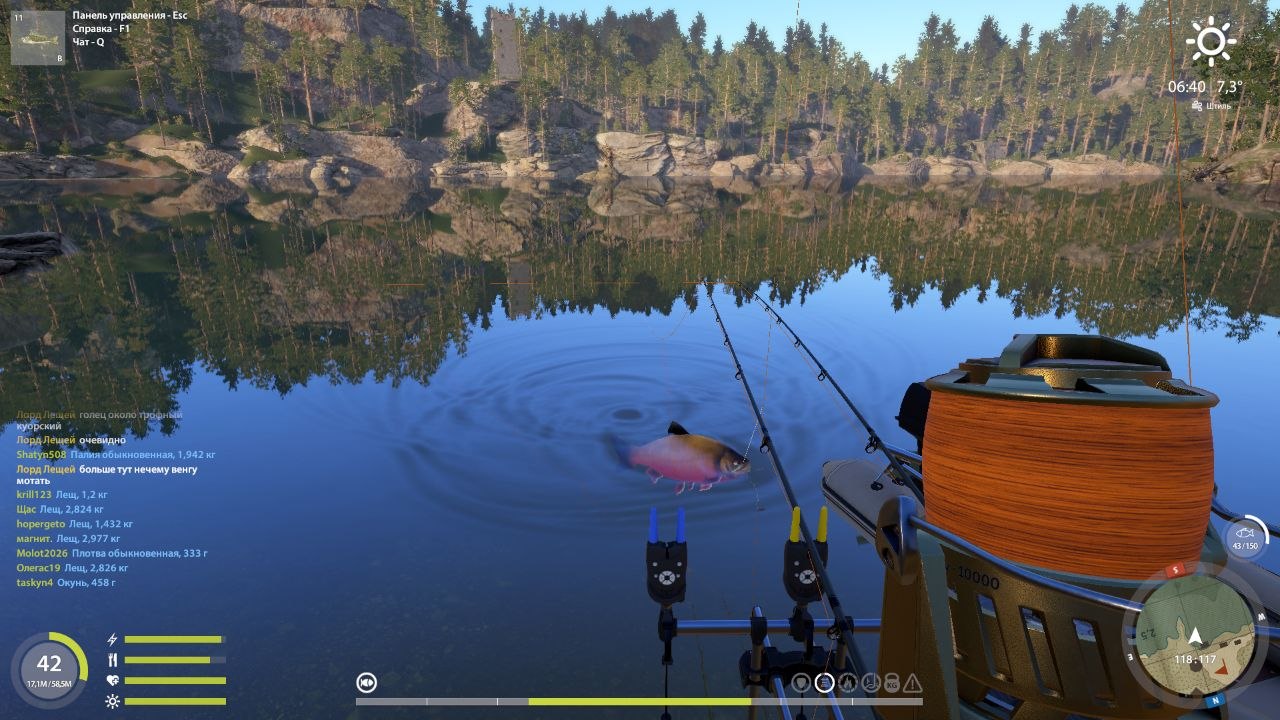The height and width of the screenshot is (720, 1280).
Task: Click the energy lightning bolt icon
Action: tap(112, 639)
